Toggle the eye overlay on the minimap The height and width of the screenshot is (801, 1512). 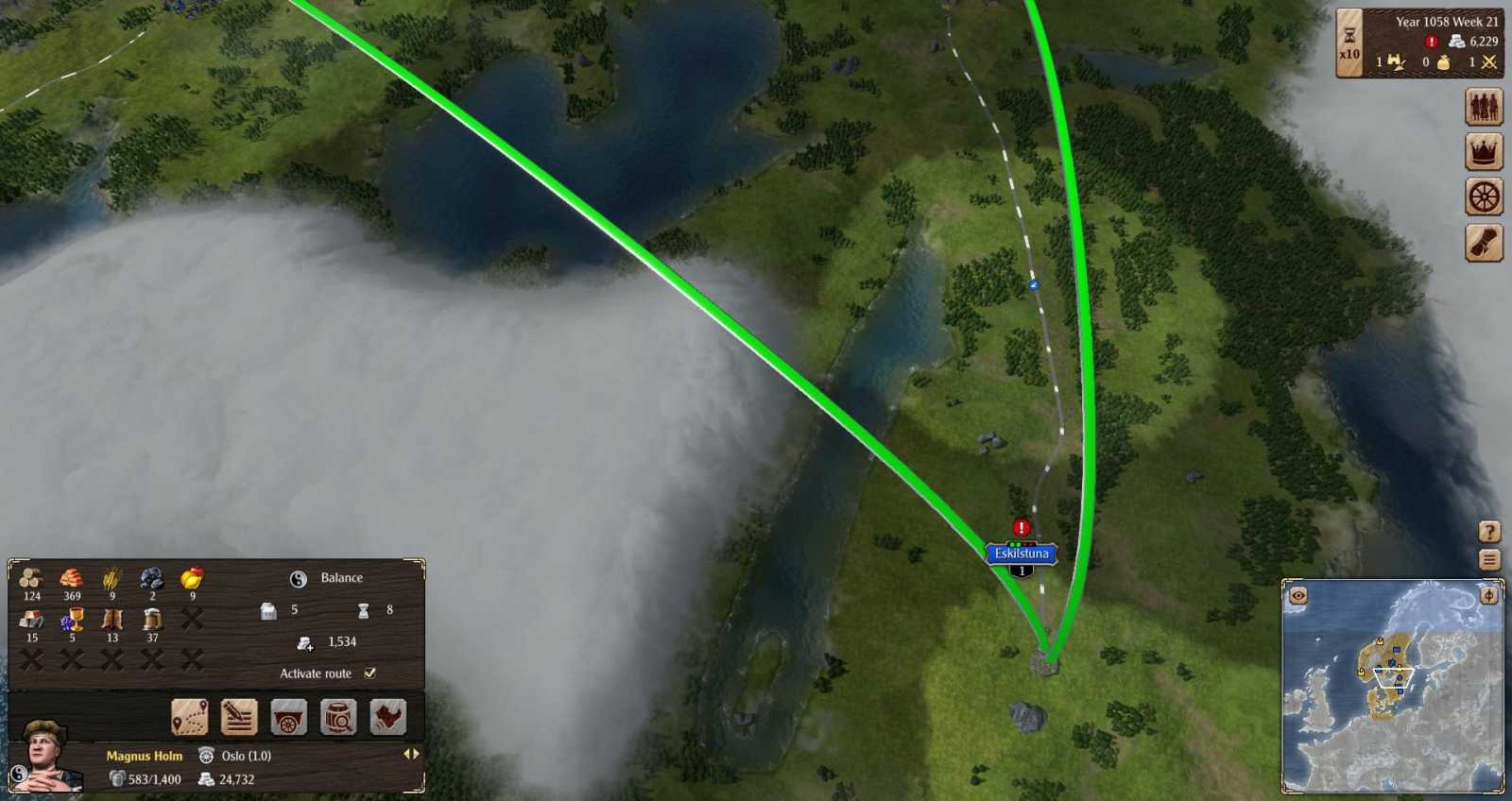point(1298,595)
